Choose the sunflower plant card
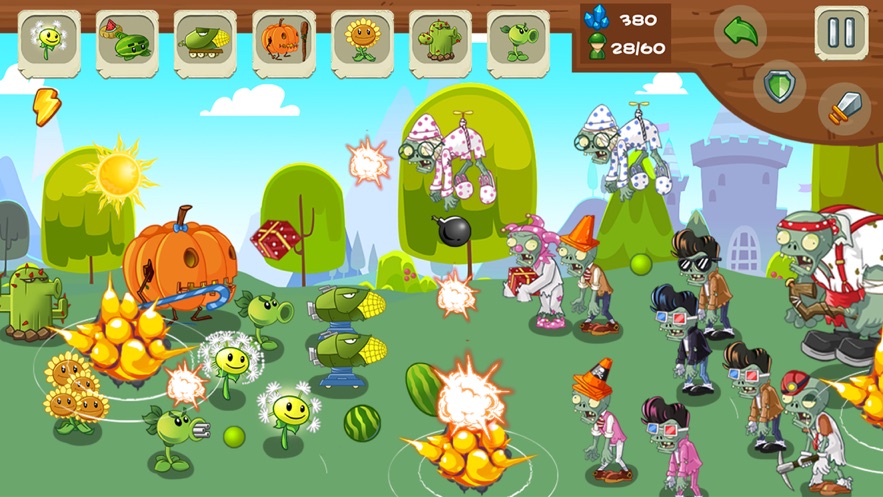Image resolution: width=883 pixels, height=497 pixels. click(x=361, y=42)
